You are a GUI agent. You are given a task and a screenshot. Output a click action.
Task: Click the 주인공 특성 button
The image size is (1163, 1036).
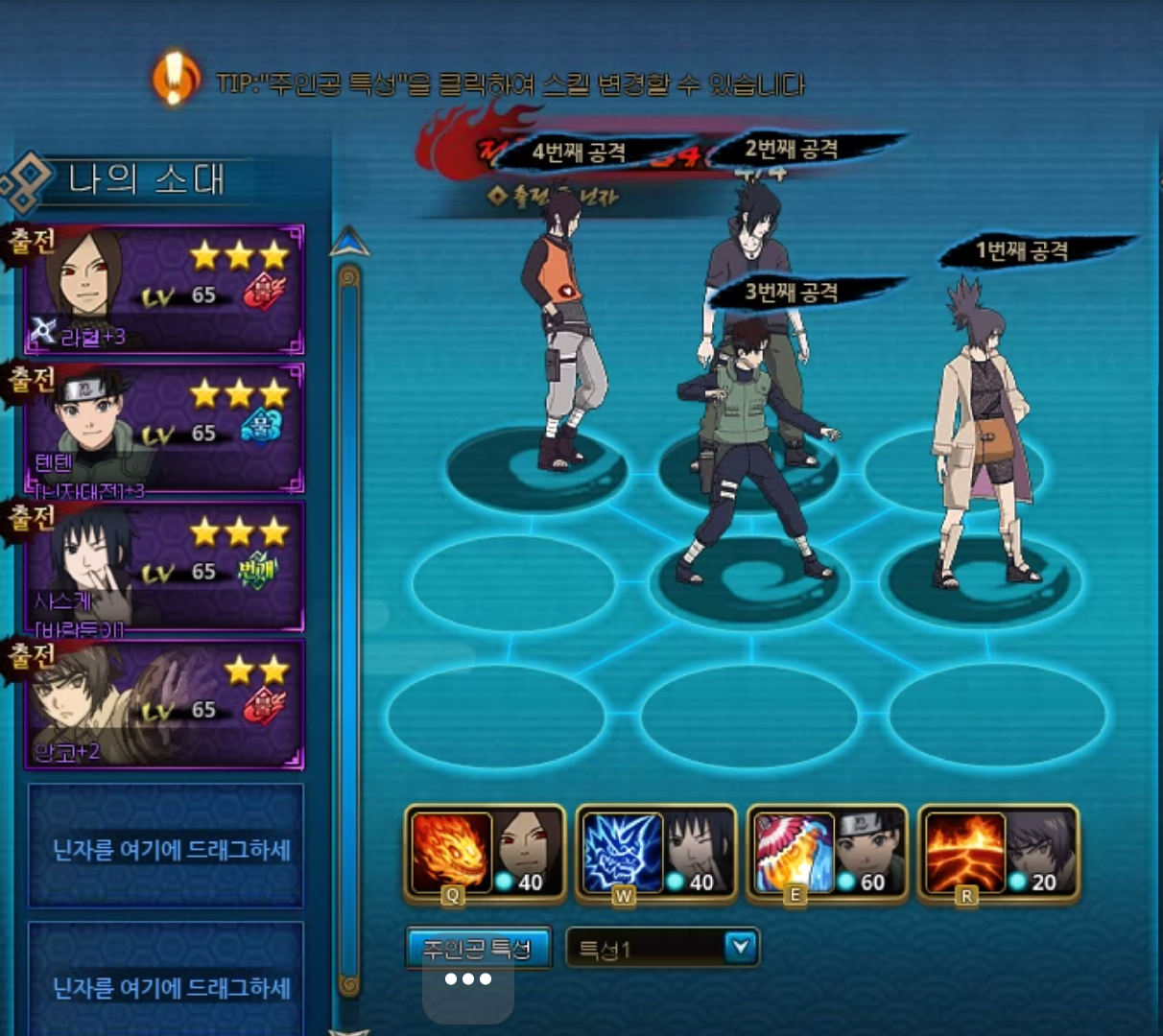[478, 949]
